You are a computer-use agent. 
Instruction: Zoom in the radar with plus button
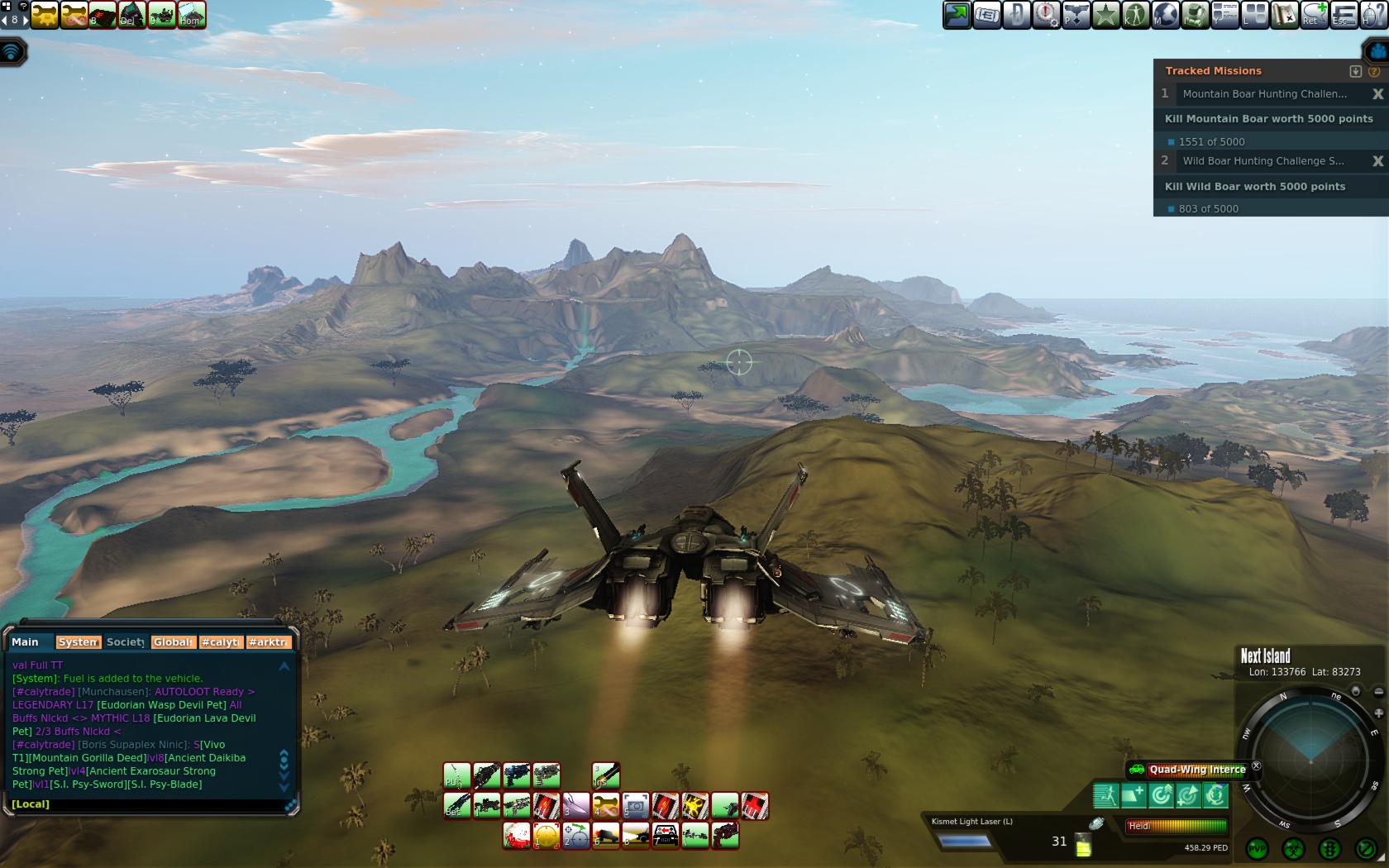point(1378,713)
